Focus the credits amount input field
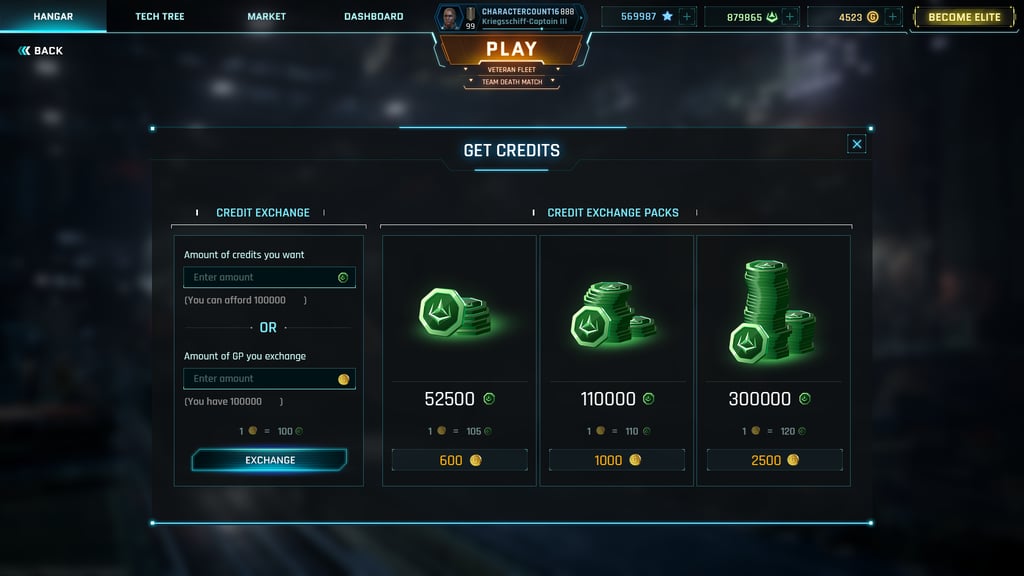The width and height of the screenshot is (1024, 576). point(264,277)
